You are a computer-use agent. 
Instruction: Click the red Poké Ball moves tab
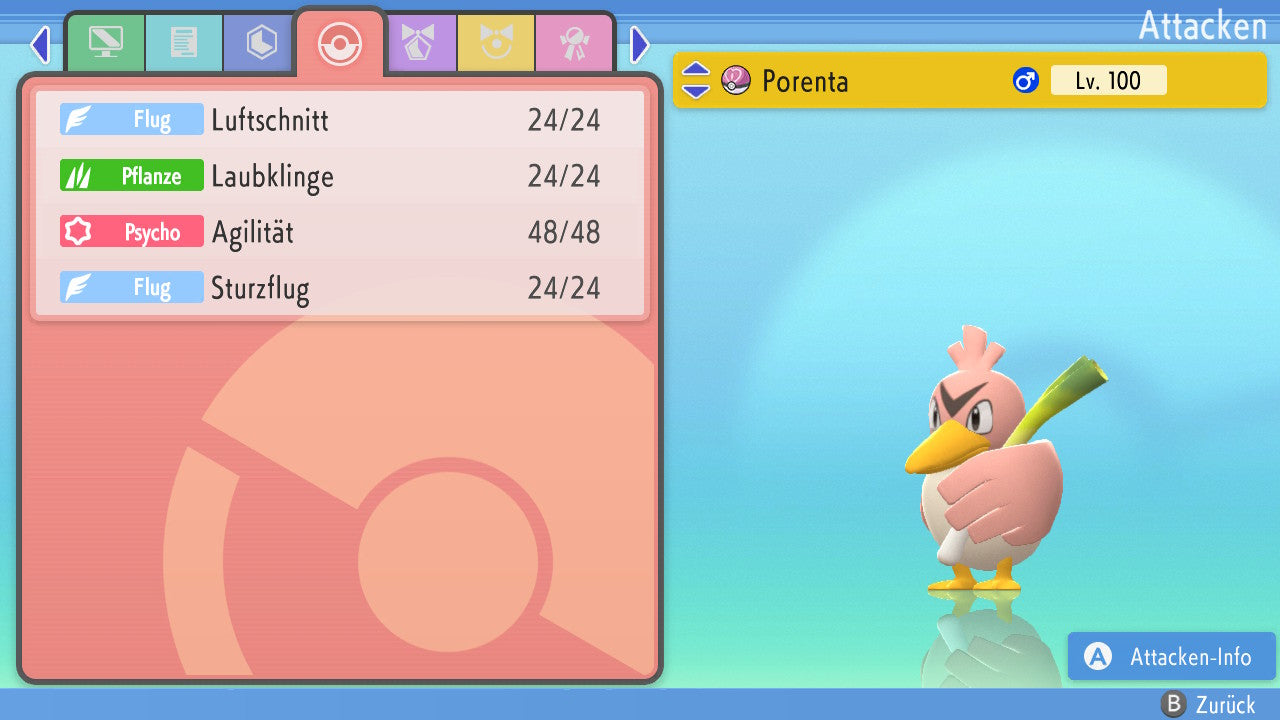(340, 44)
